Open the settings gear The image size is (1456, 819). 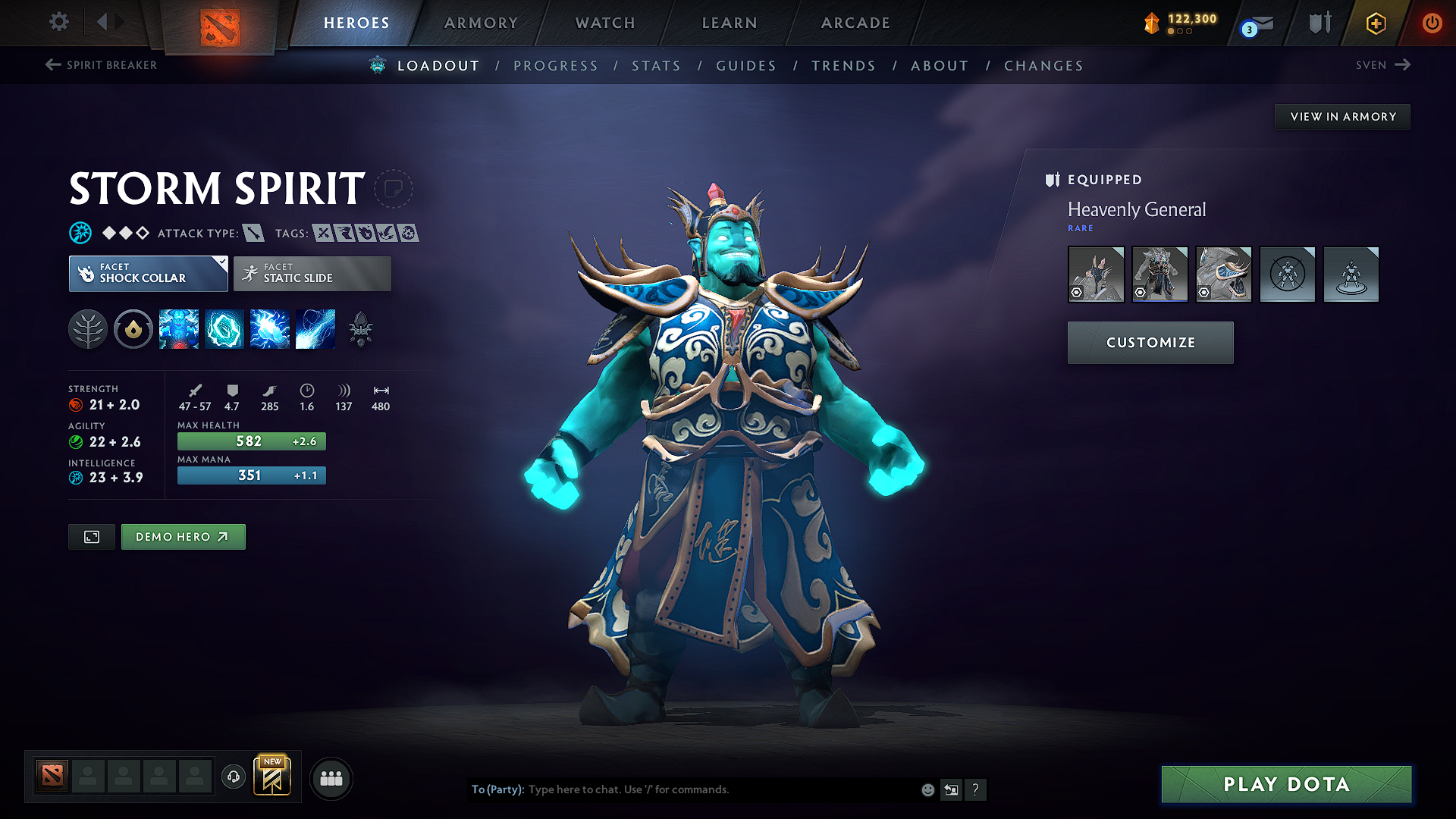coord(58,23)
